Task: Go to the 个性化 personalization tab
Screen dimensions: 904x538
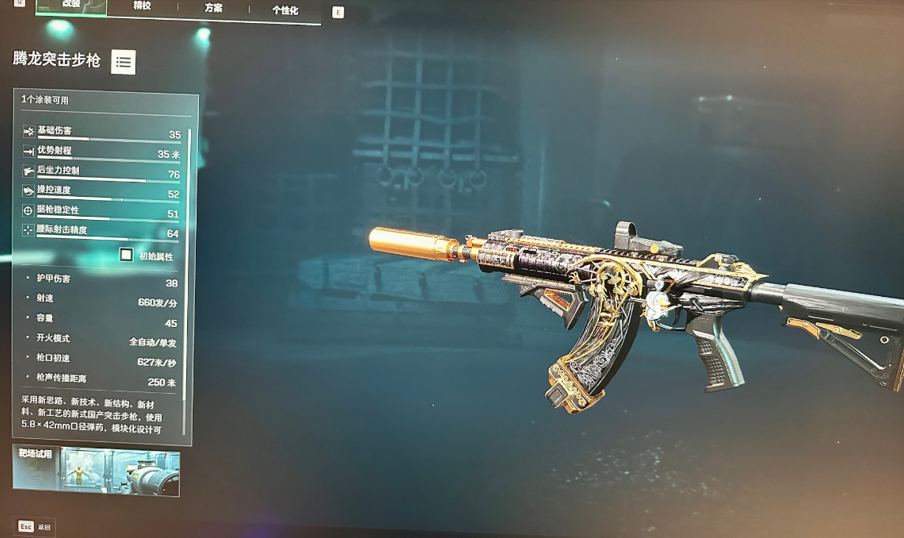Action: (285, 10)
